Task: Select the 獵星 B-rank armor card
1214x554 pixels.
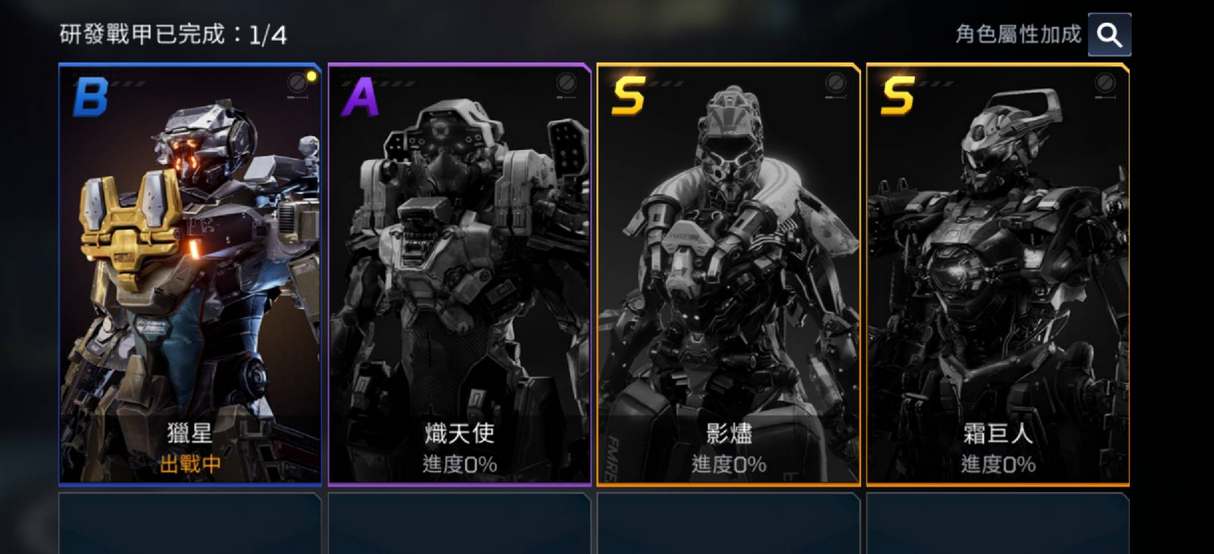Action: point(190,275)
